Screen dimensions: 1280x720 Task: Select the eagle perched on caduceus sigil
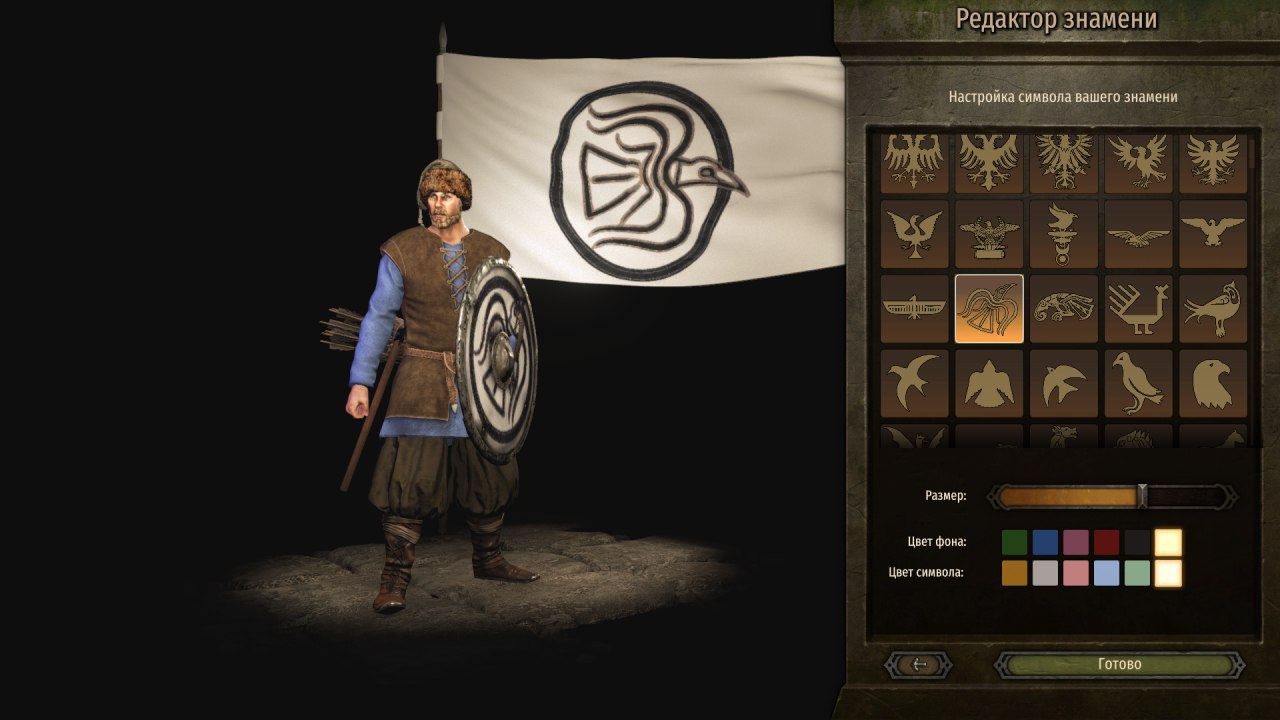(1063, 232)
